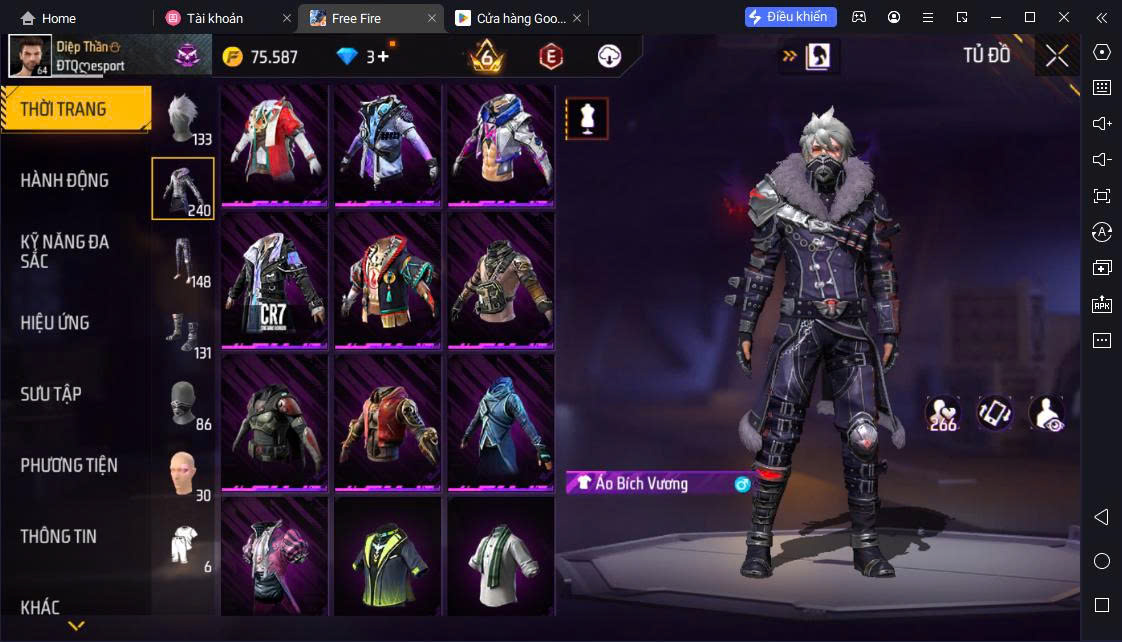Select the HIỆU ỨNG category
Screen dimensions: 1122x642
point(55,323)
